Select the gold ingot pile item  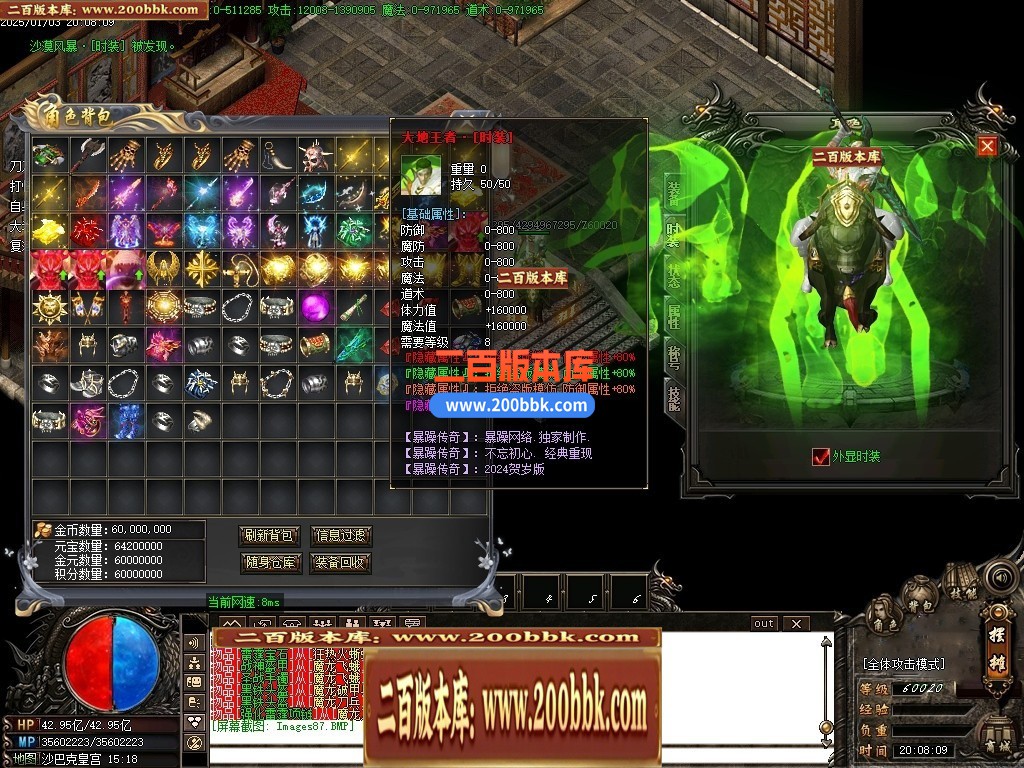coord(47,230)
